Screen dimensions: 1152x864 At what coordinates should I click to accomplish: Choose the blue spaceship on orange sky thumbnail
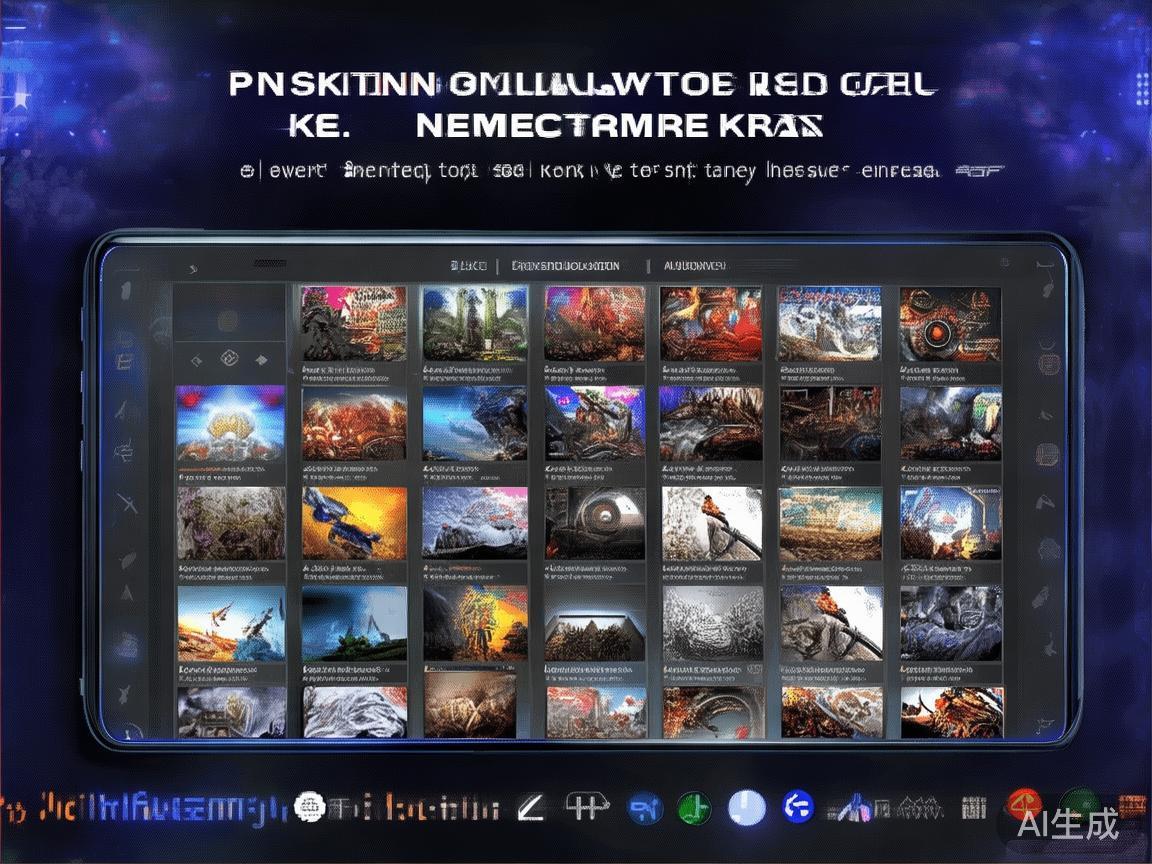(x=354, y=523)
